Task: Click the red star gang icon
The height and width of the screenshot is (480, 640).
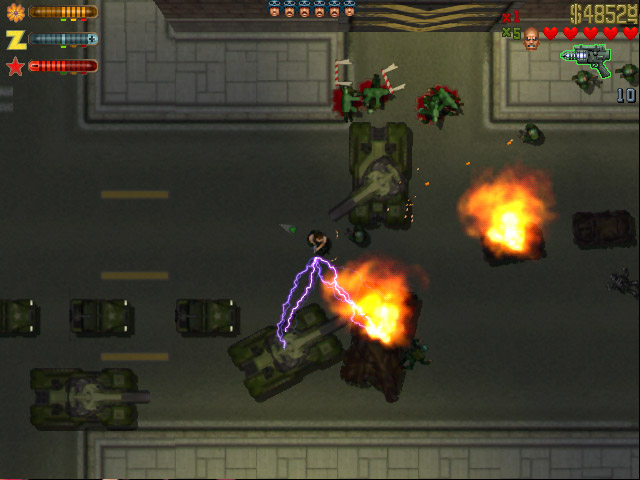Action: click(x=15, y=66)
